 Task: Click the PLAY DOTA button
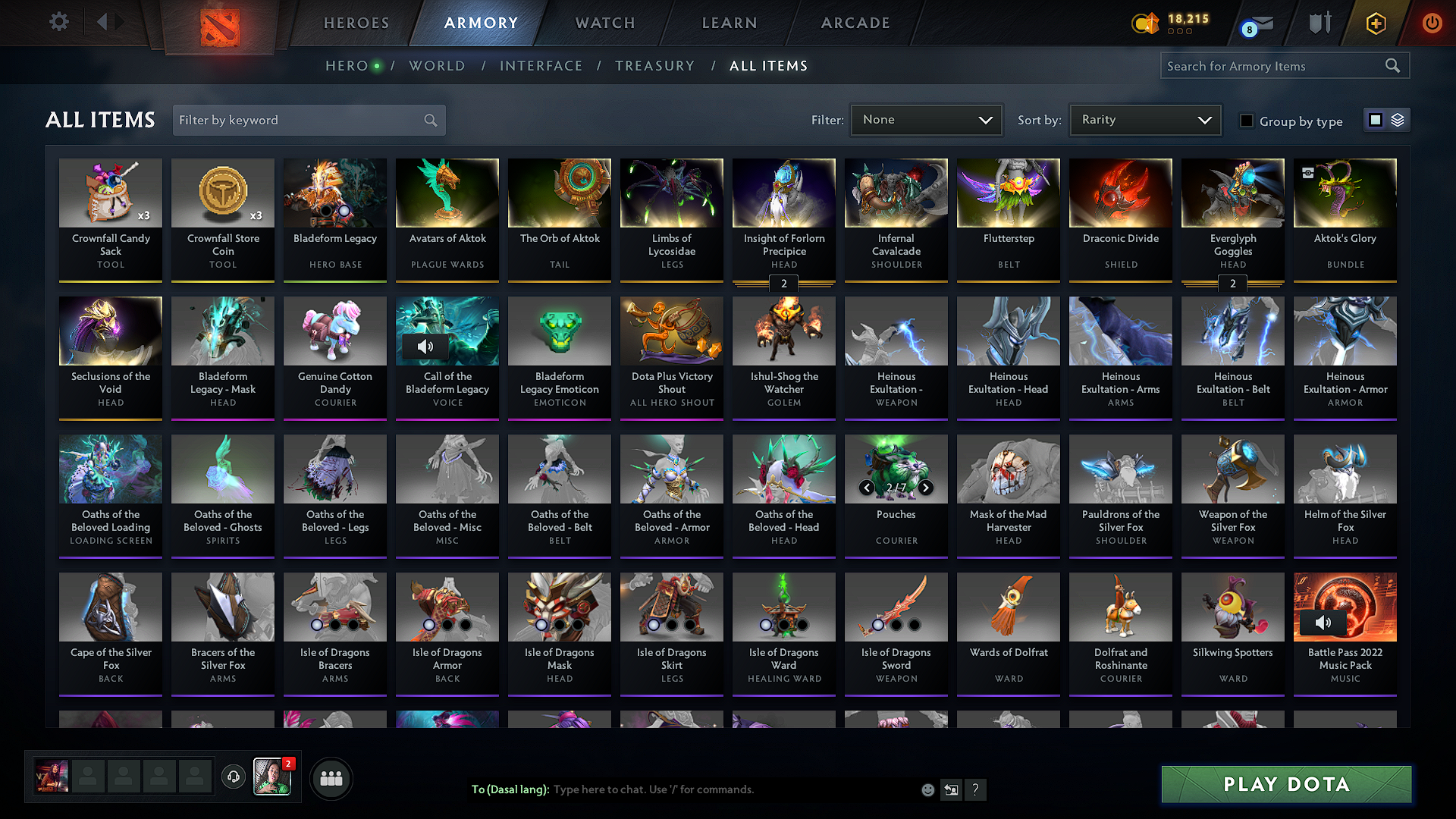point(1285,784)
